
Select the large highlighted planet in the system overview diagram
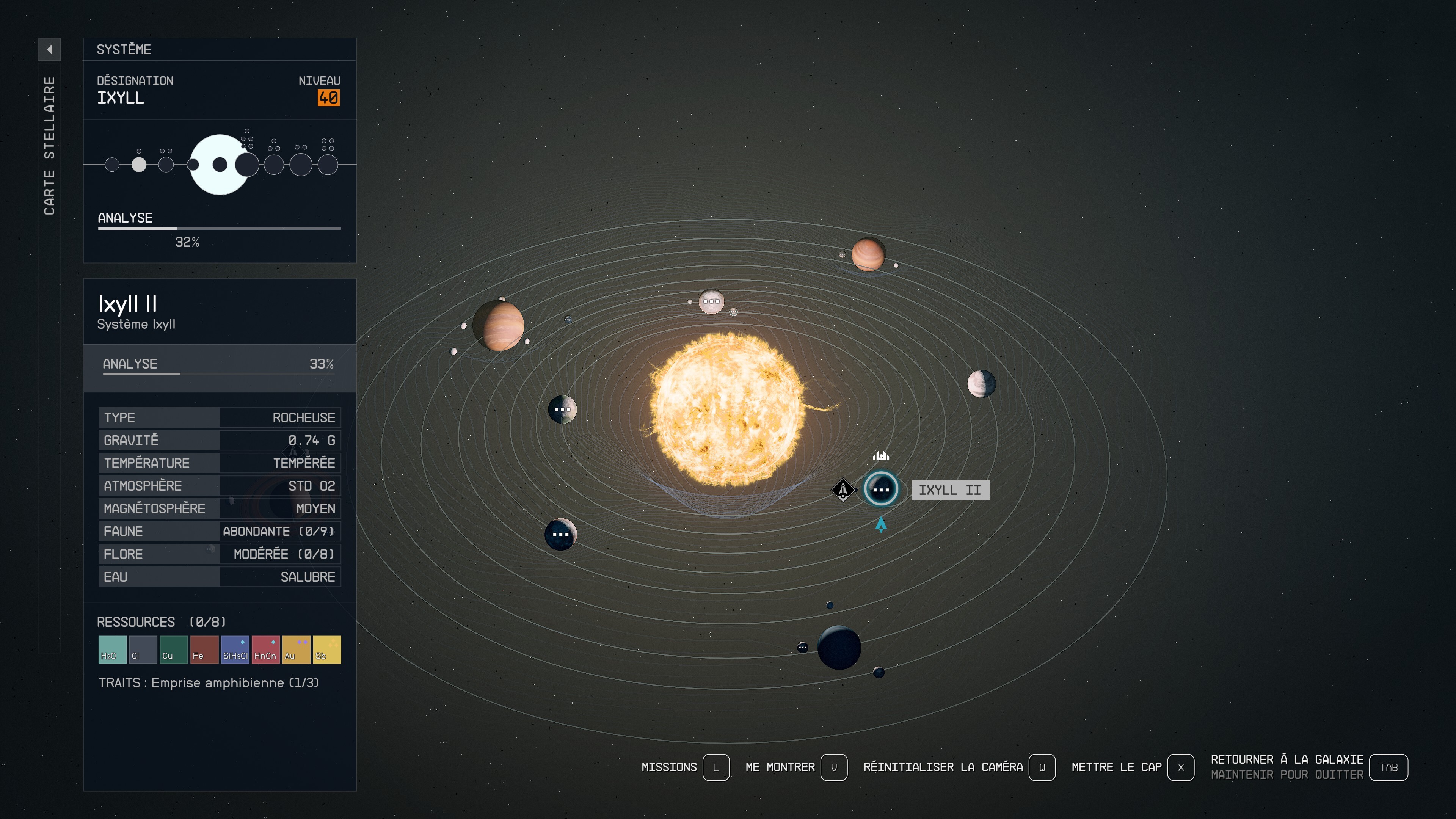[x=219, y=165]
